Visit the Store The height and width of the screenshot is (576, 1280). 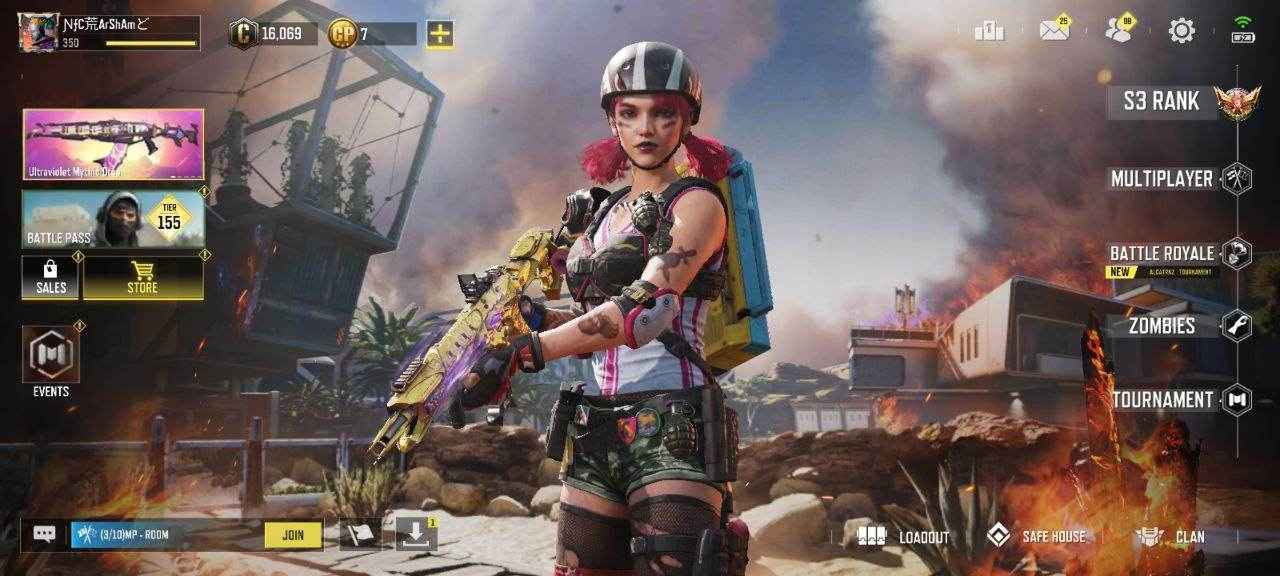(143, 277)
